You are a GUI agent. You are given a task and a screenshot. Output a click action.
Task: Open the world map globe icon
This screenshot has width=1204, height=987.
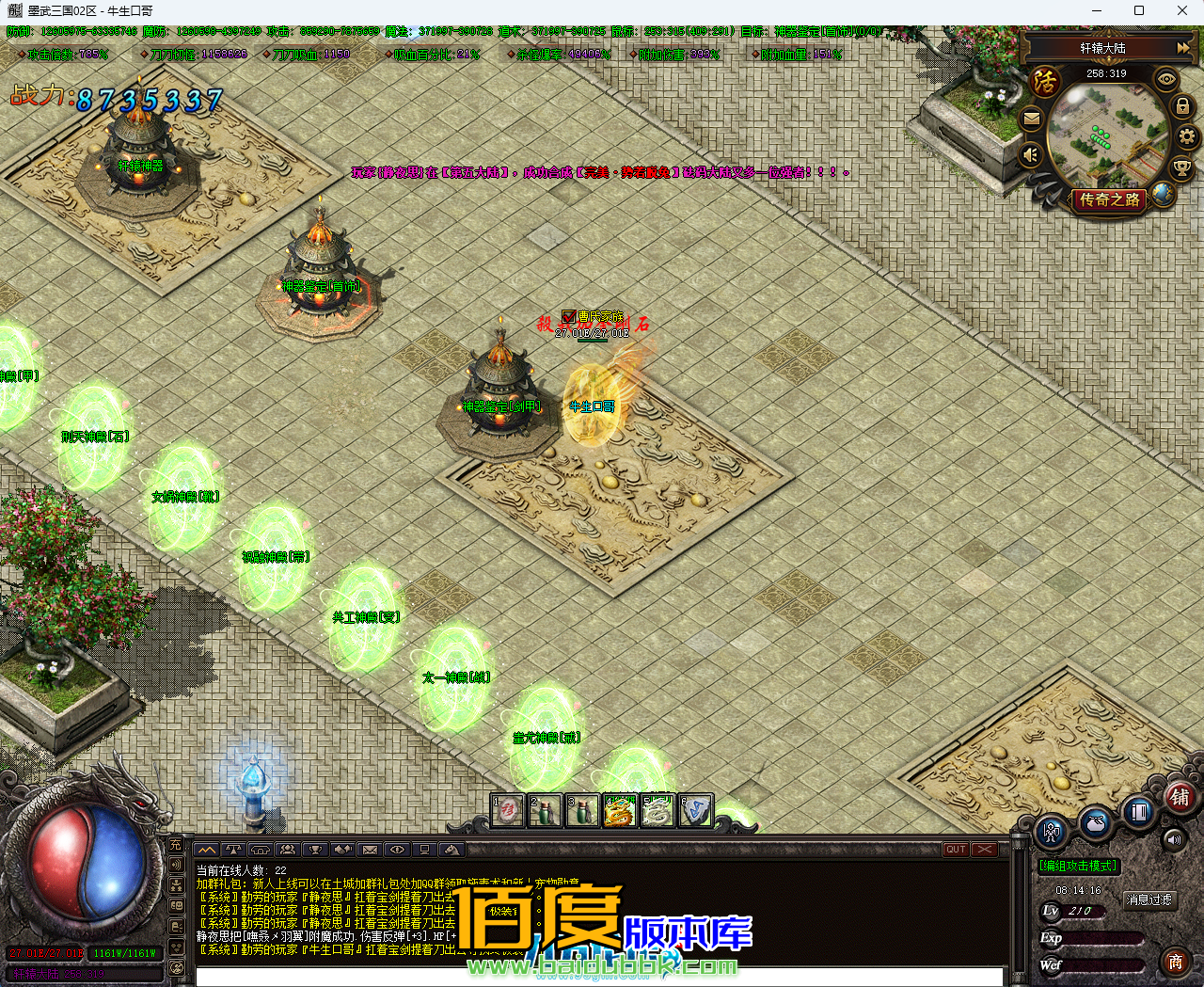1164,194
